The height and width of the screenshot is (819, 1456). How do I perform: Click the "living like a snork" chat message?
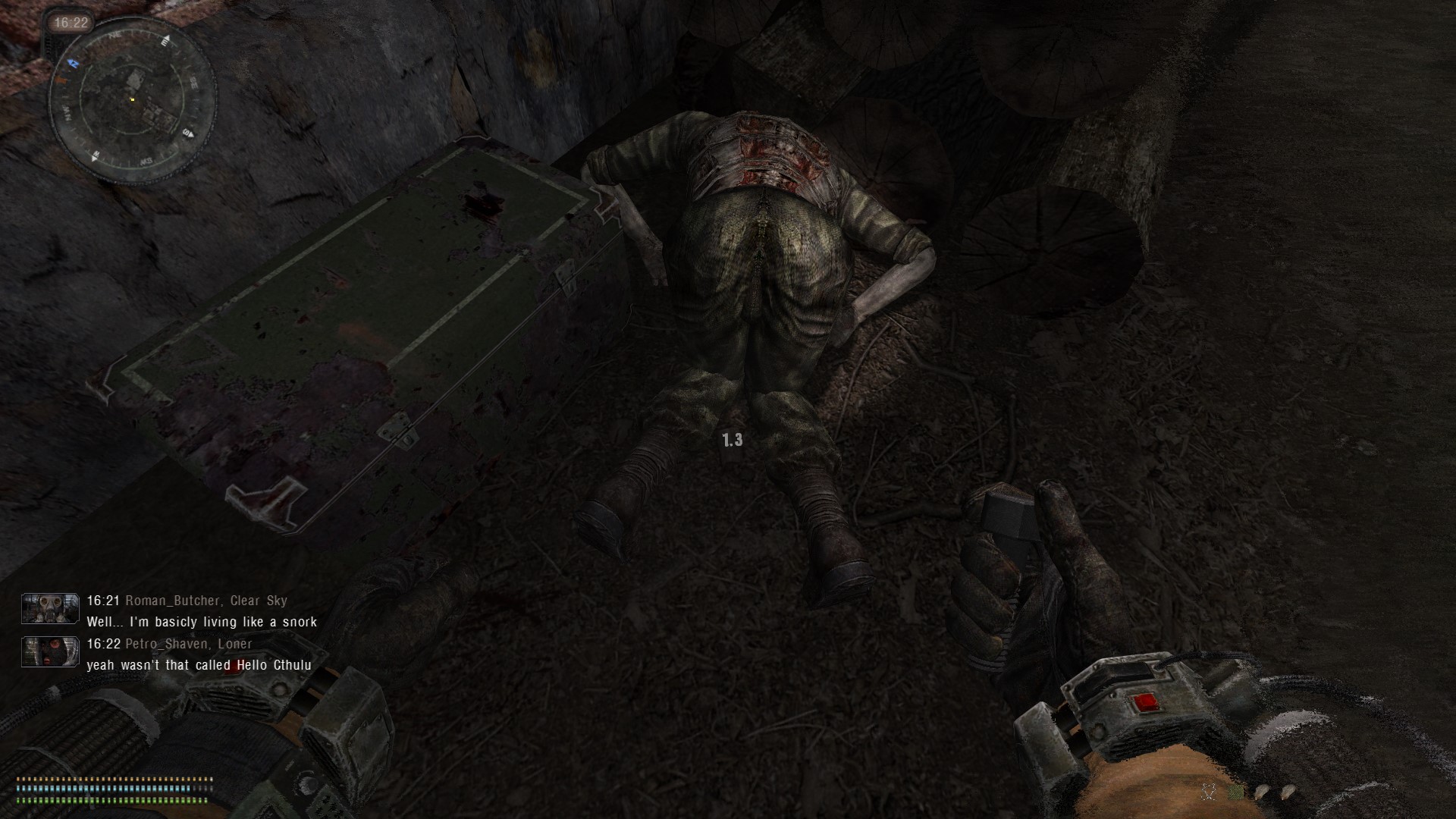[x=202, y=622]
